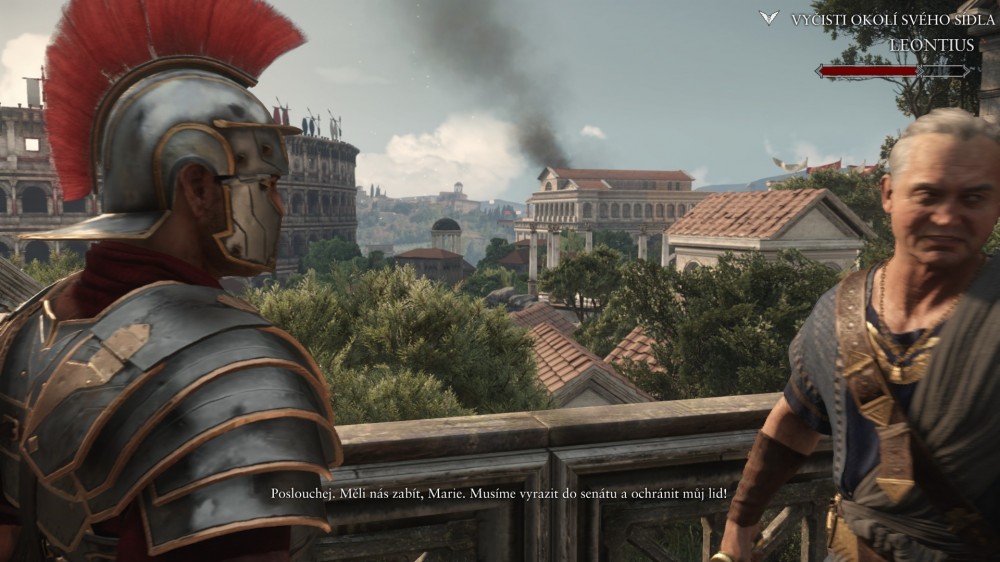Select the objective tracker 'Vyčisti okolí svého sídla'

point(892,20)
